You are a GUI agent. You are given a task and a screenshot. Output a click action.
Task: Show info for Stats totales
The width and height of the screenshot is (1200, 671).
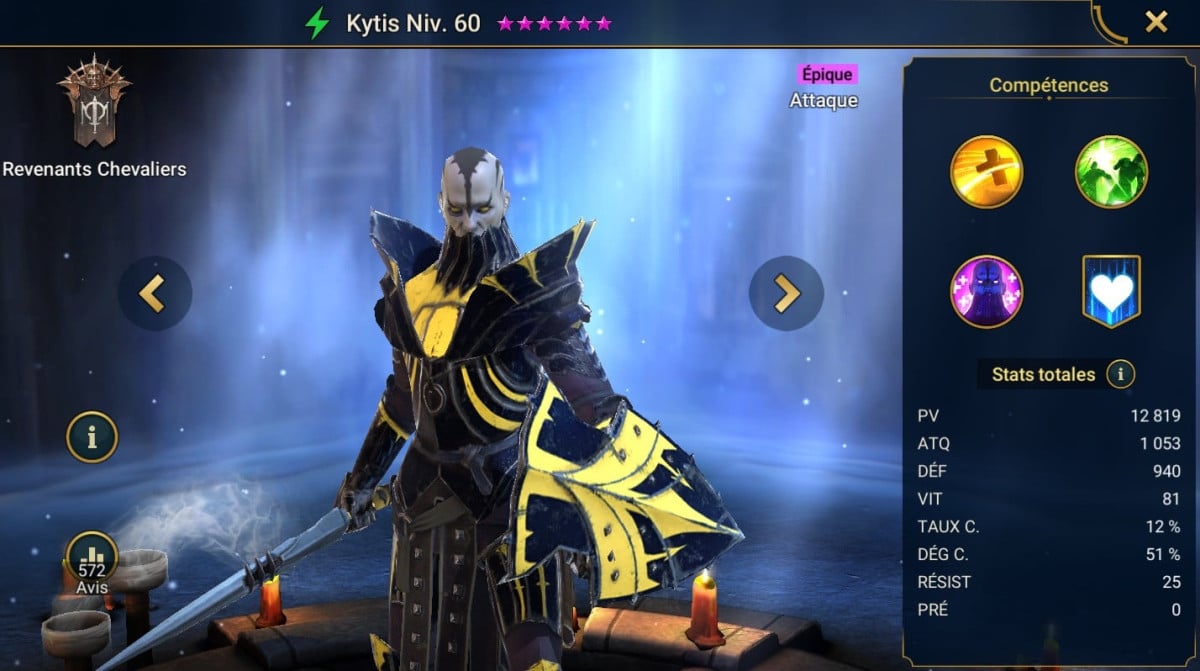coord(1121,375)
